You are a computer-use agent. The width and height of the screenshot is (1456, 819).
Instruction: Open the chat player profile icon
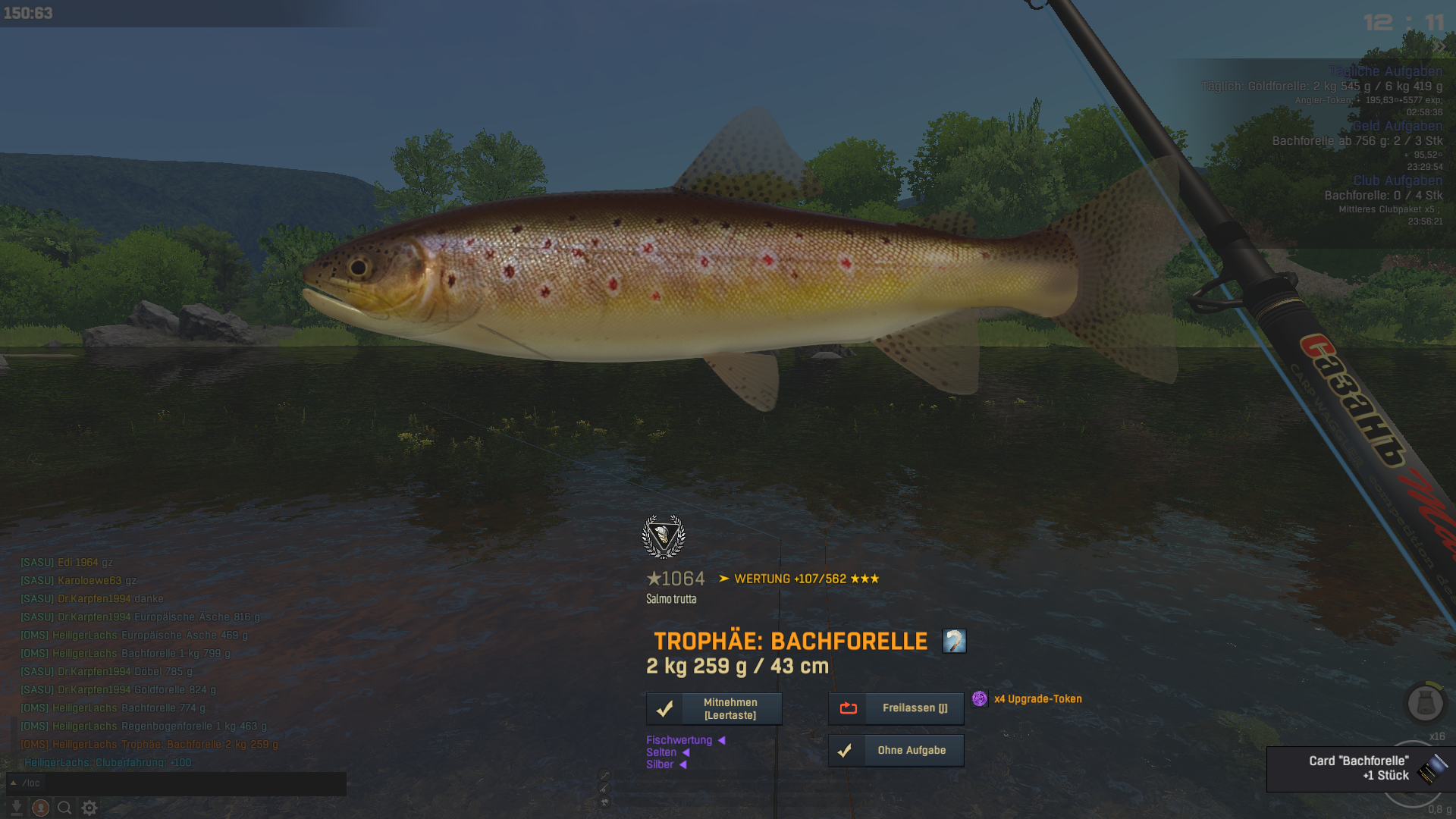point(41,808)
